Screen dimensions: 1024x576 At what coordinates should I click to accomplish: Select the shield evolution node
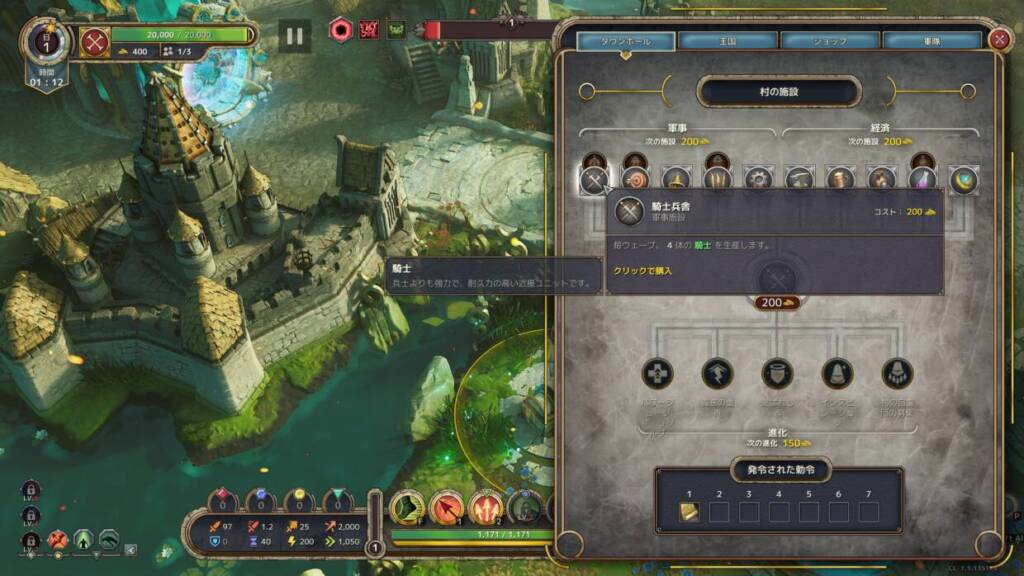click(x=777, y=374)
